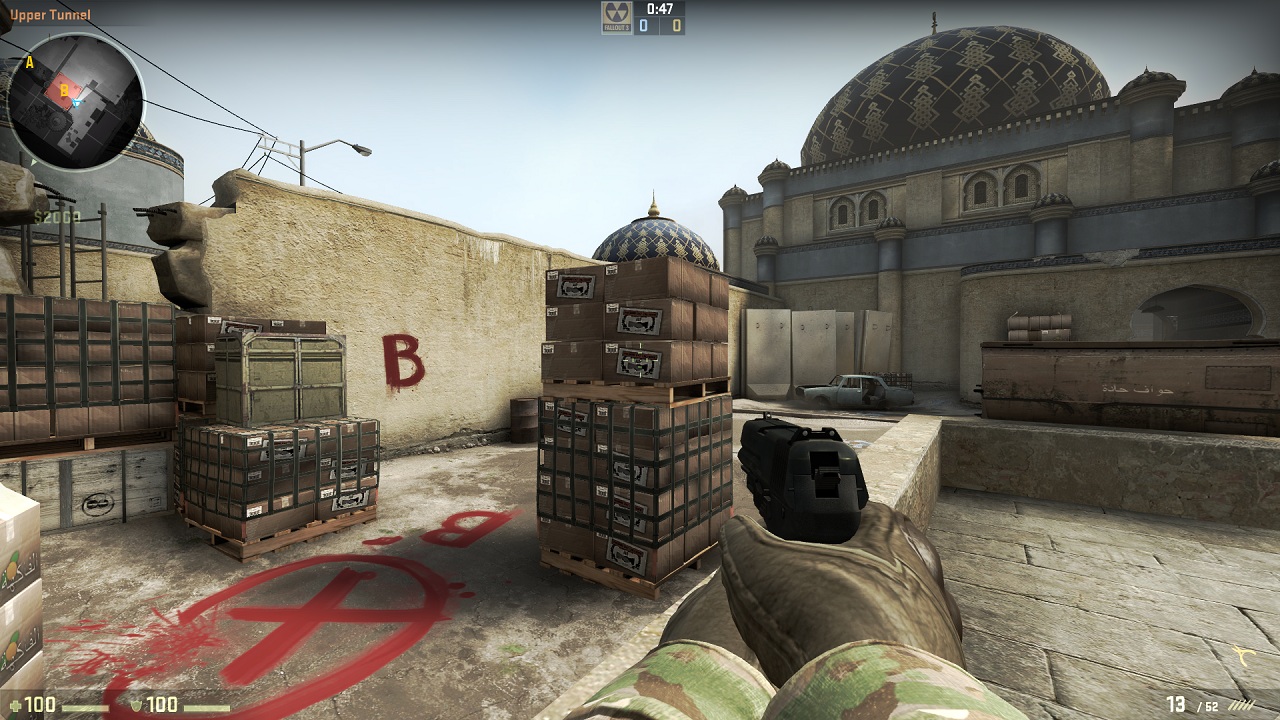The width and height of the screenshot is (1280, 720).
Task: Click the player position indicator on the radar
Action: coord(77,103)
